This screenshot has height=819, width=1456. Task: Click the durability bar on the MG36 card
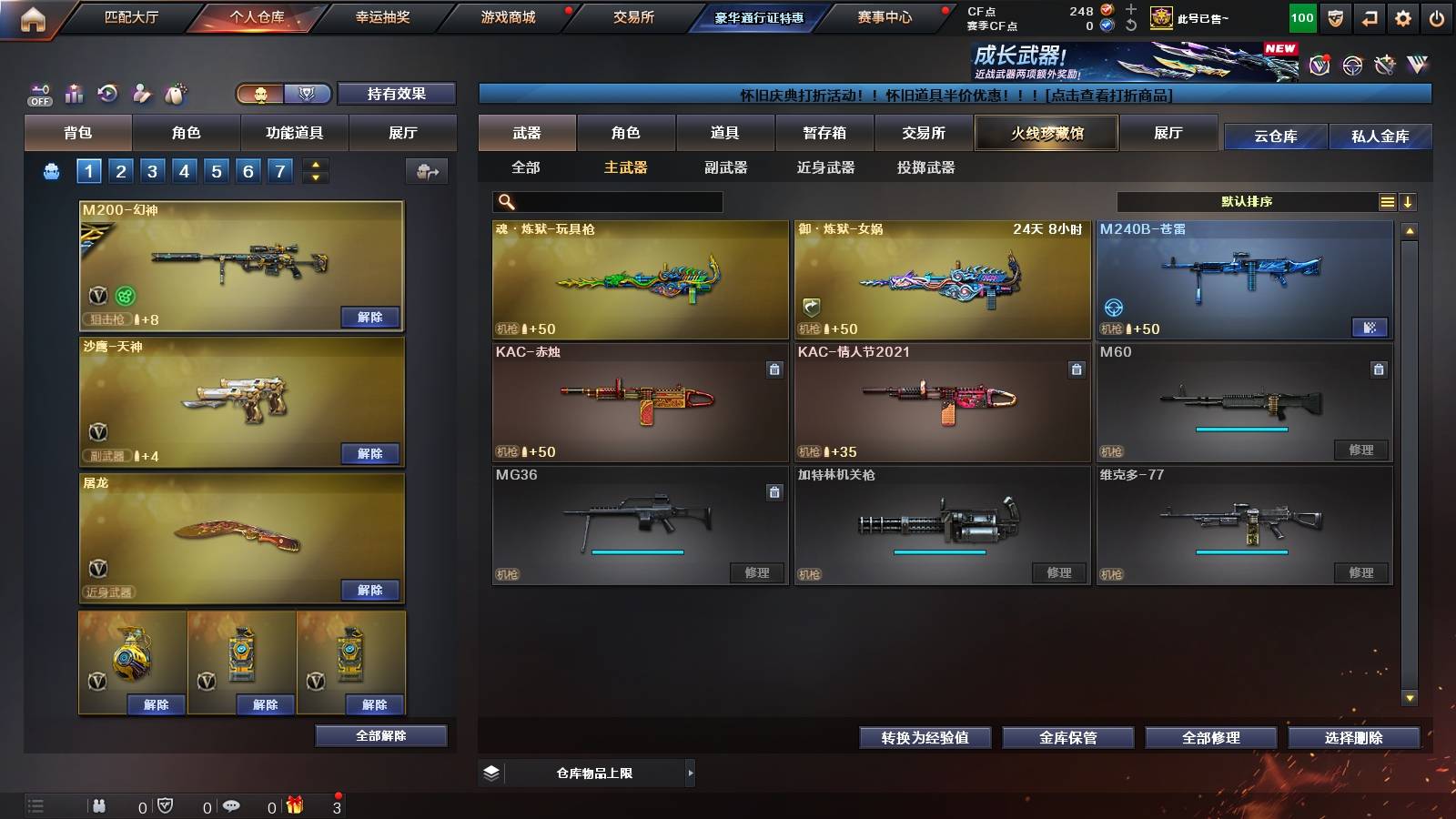pos(637,552)
